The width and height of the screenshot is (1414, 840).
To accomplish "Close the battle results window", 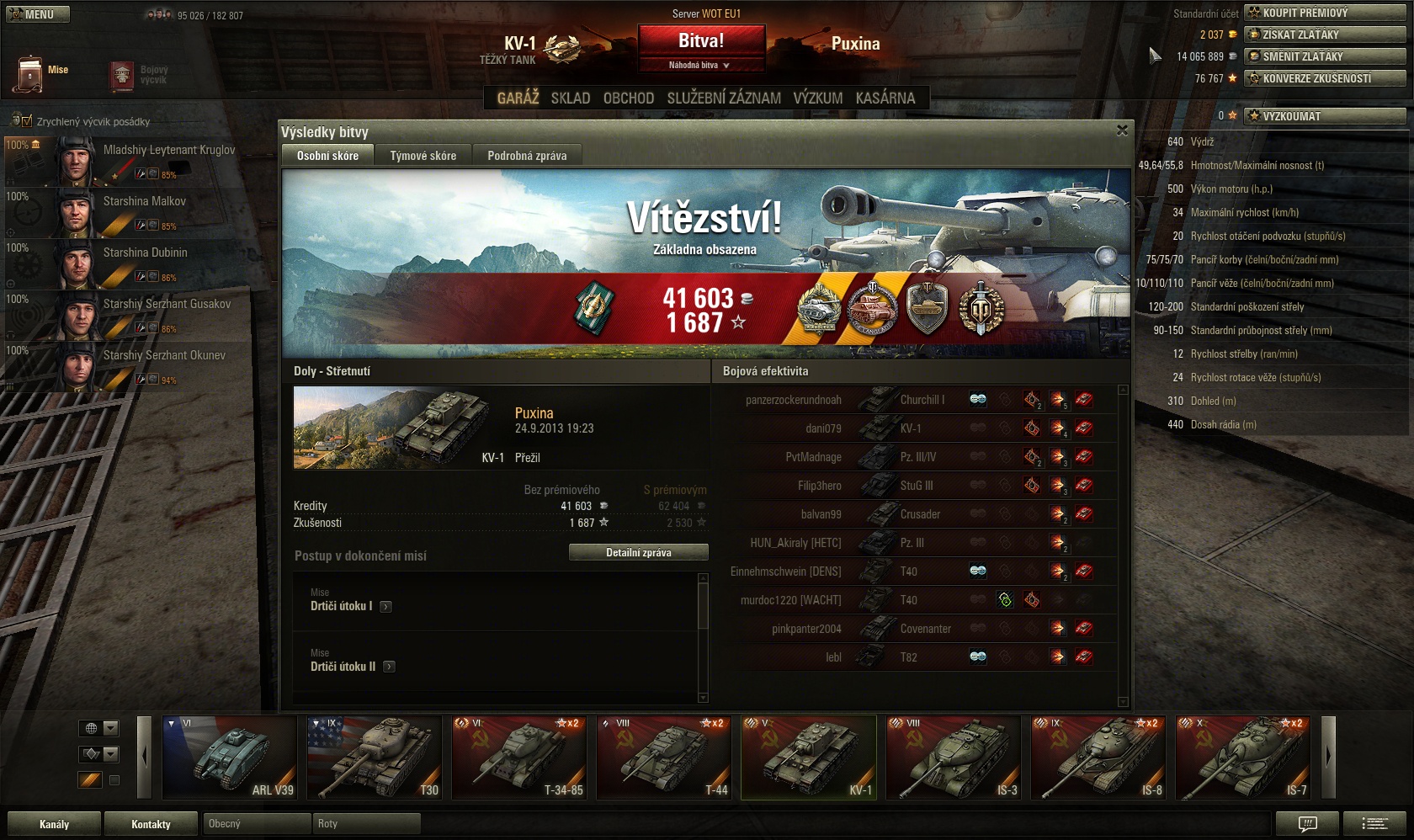I will [1122, 130].
